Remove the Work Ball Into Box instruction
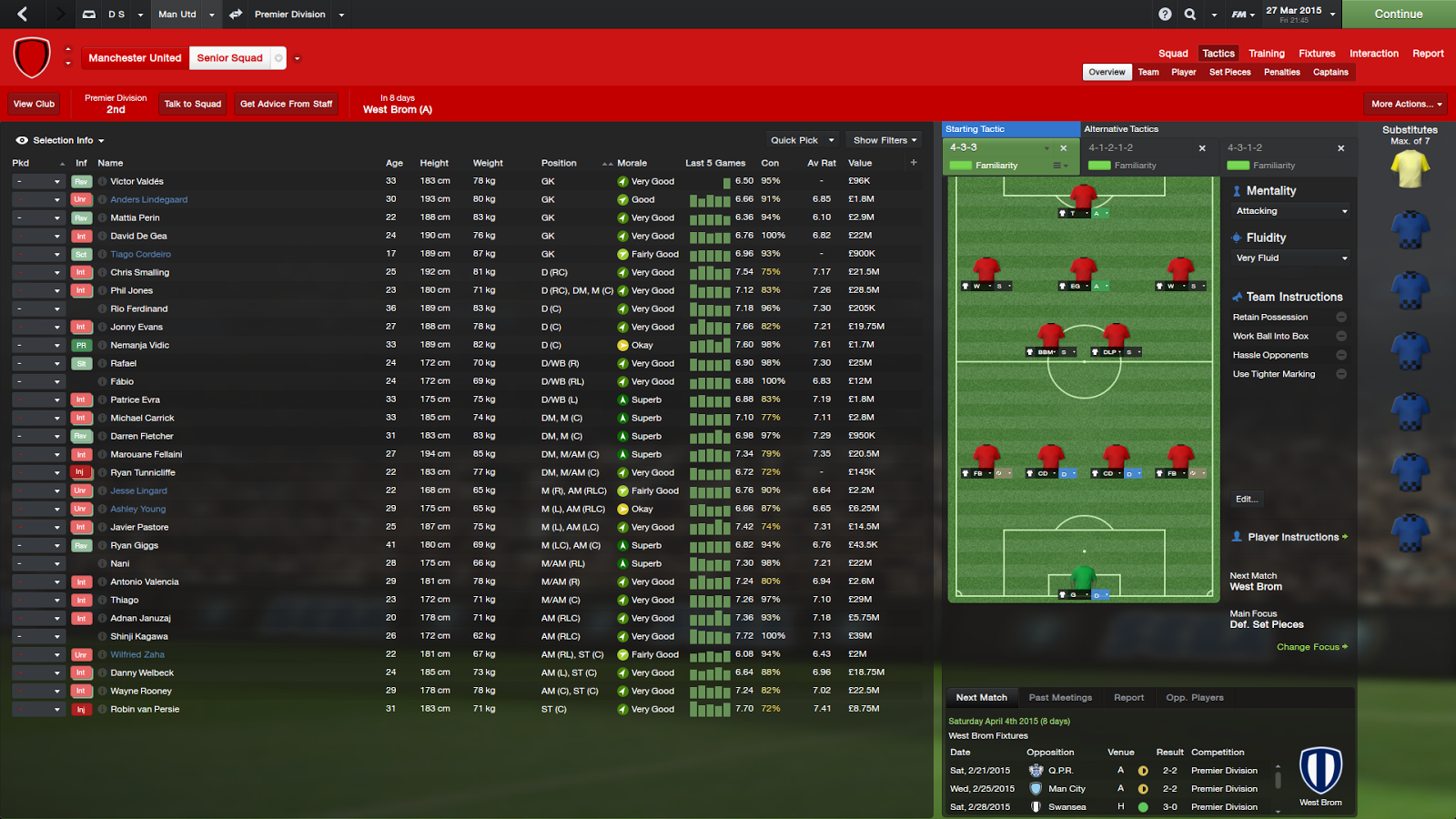Image resolution: width=1456 pixels, height=819 pixels. click(x=1341, y=336)
